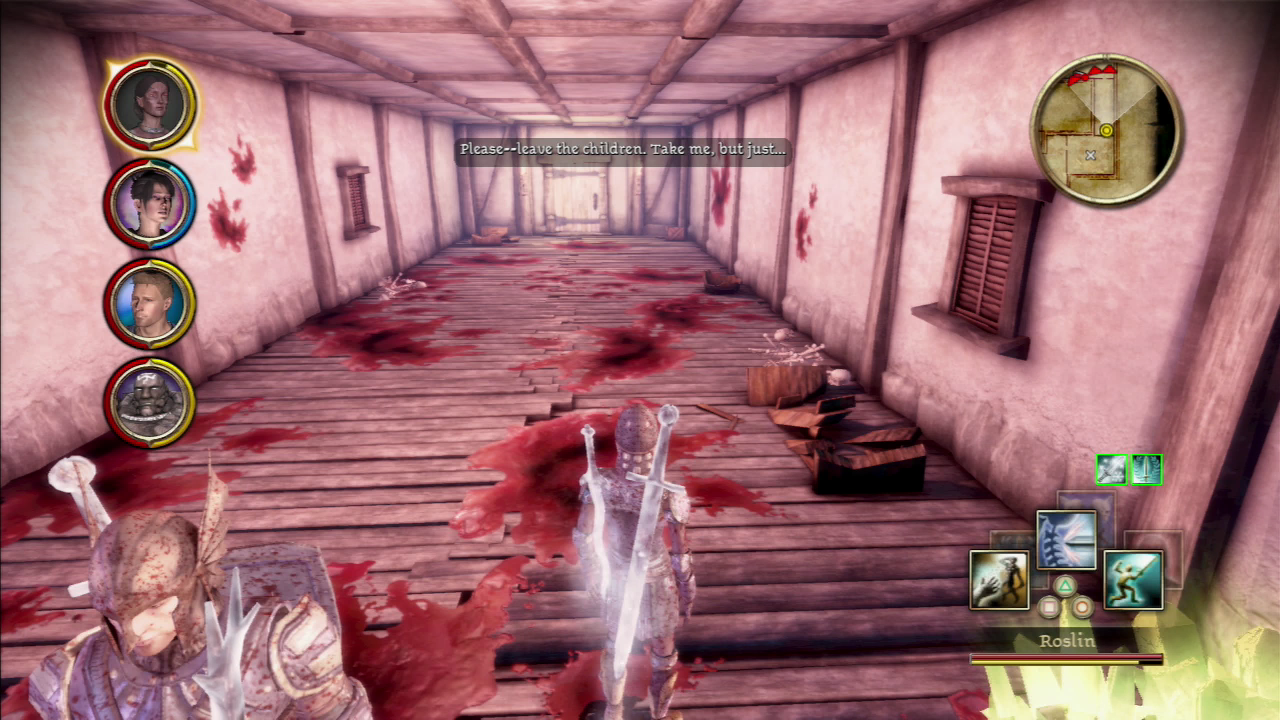1280x720 pixels.
Task: Trigger the lunging swordsman ability
Action: [x=1133, y=580]
